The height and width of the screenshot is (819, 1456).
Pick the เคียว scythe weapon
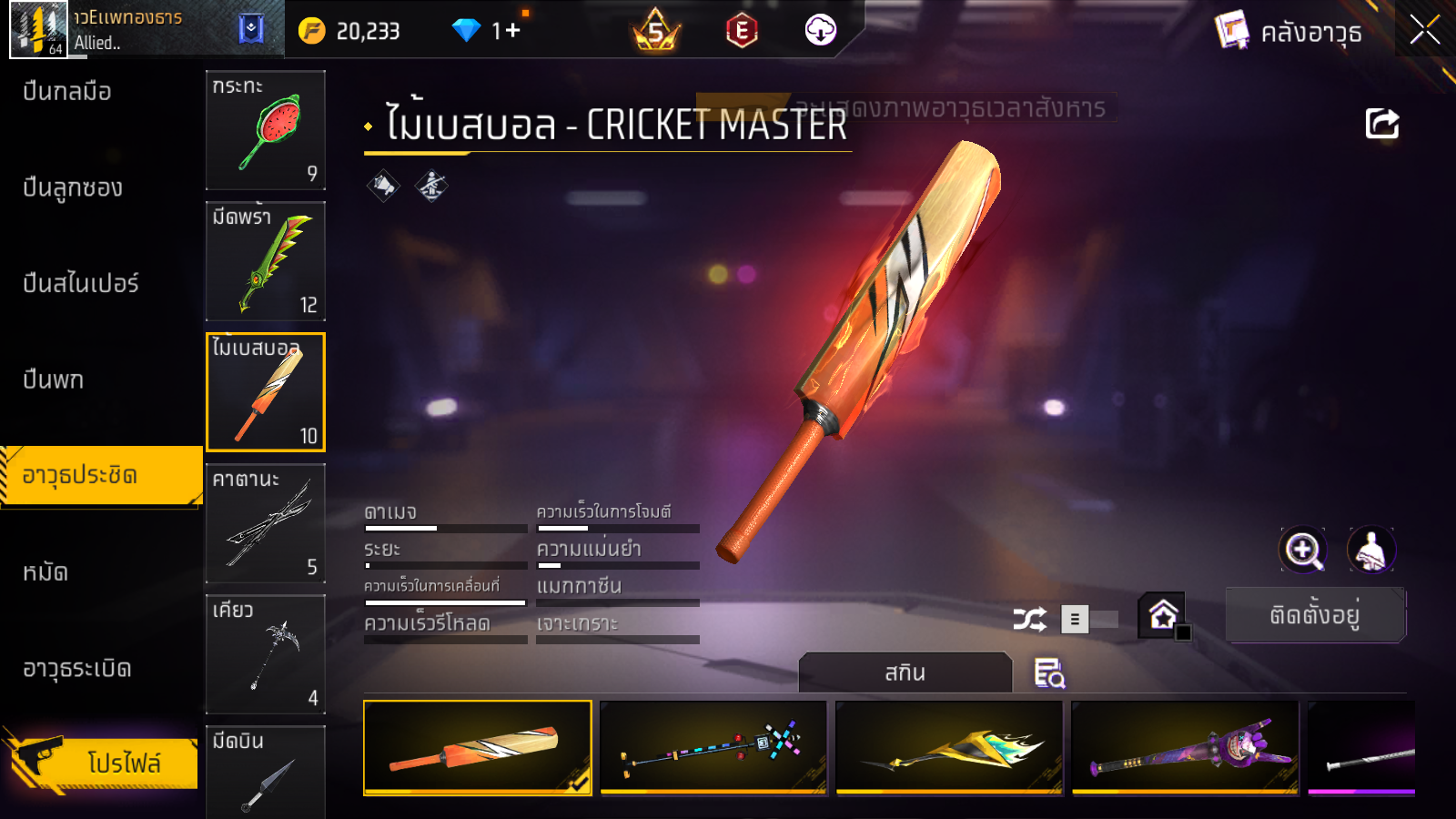tap(266, 654)
